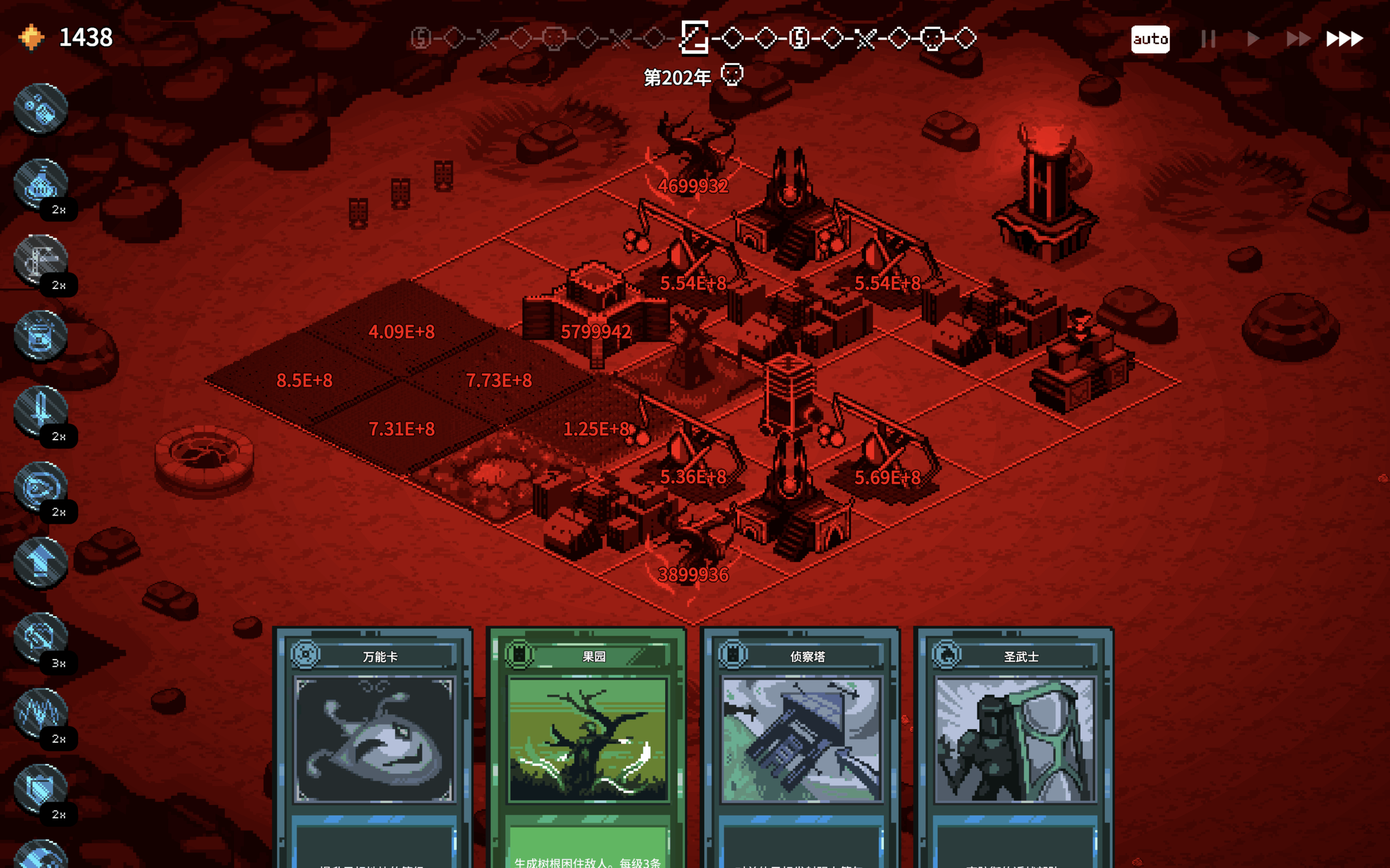Click the jar perk icon
The image size is (1390, 868).
40,336
